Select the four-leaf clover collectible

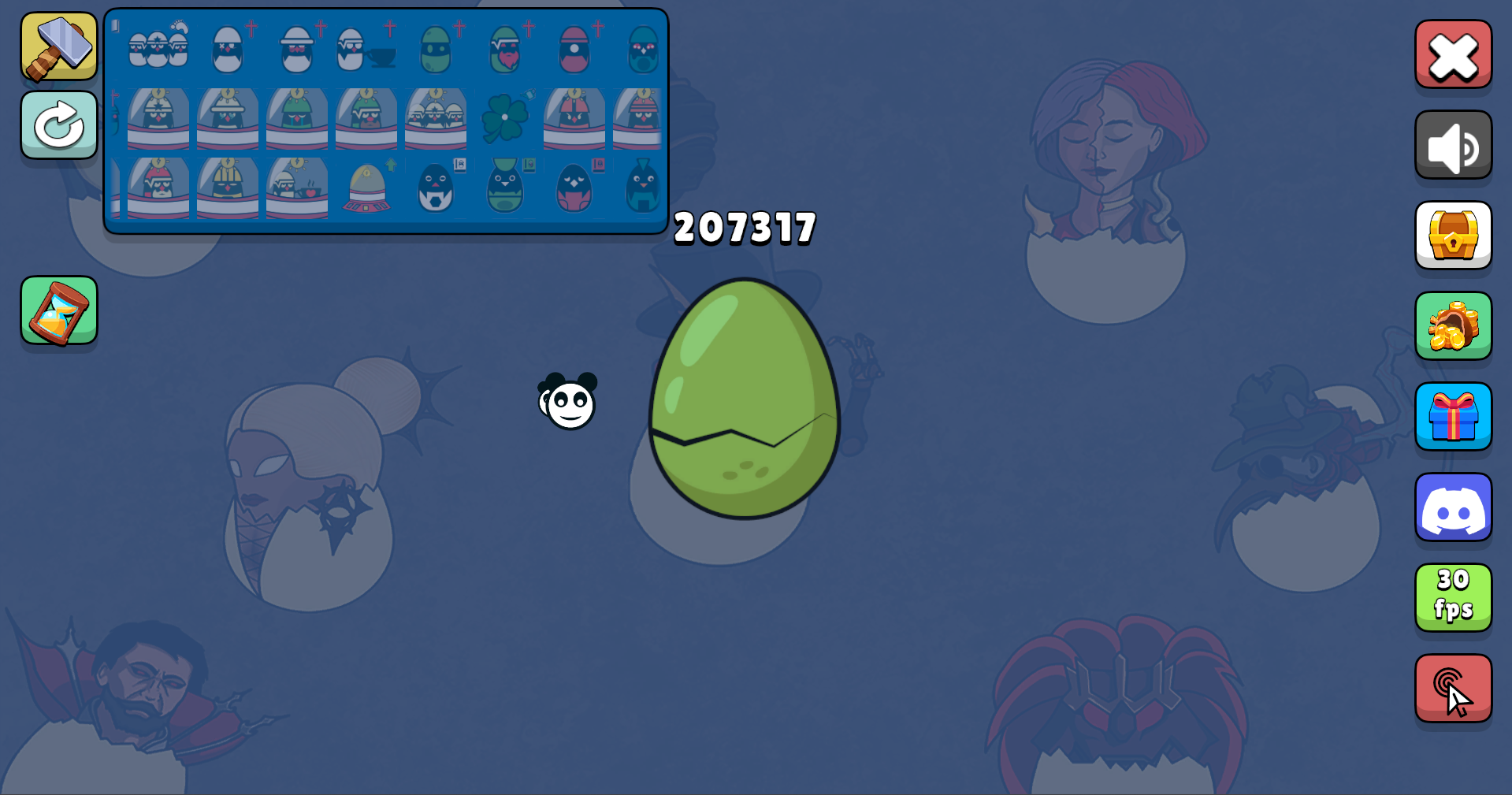coord(507,118)
